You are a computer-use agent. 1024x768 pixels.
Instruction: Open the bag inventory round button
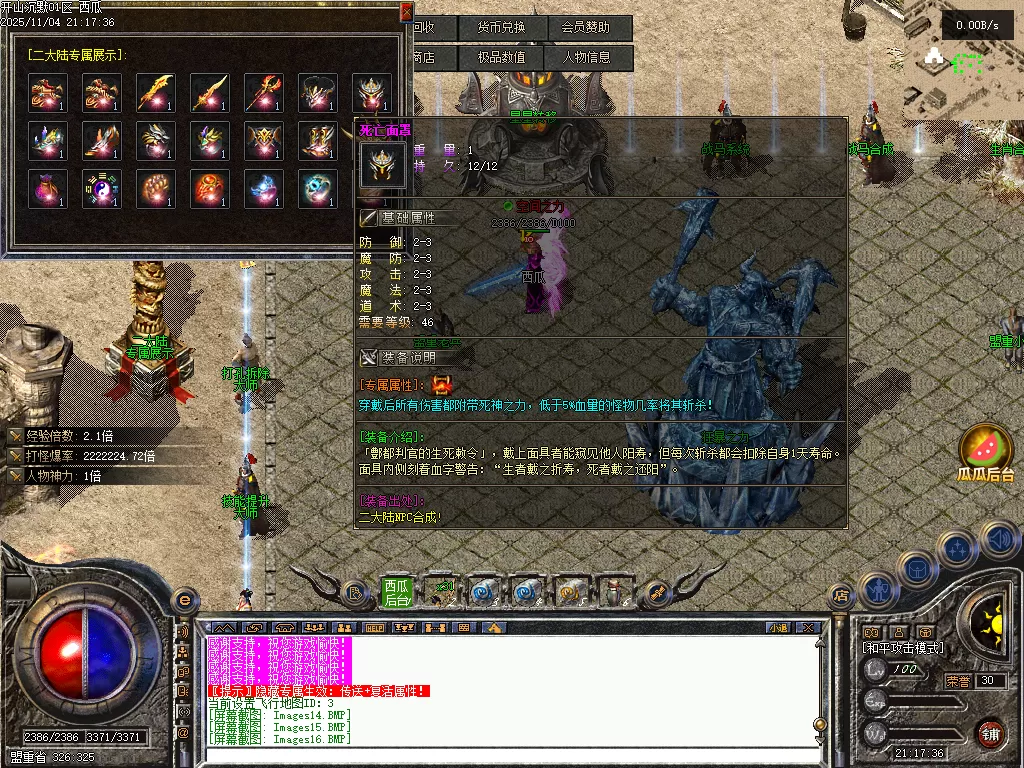(x=916, y=569)
